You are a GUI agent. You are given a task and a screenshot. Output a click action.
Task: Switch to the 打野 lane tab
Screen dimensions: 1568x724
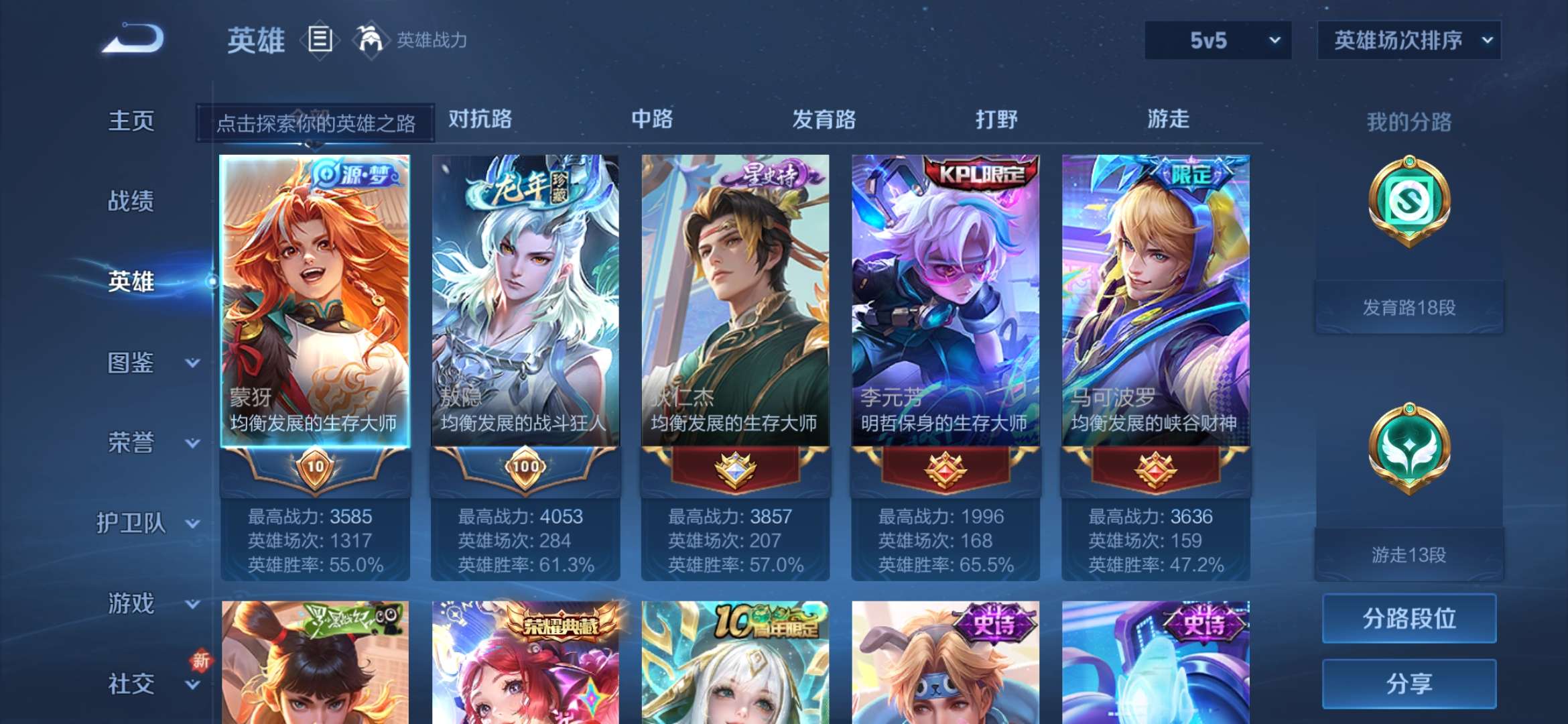click(994, 119)
